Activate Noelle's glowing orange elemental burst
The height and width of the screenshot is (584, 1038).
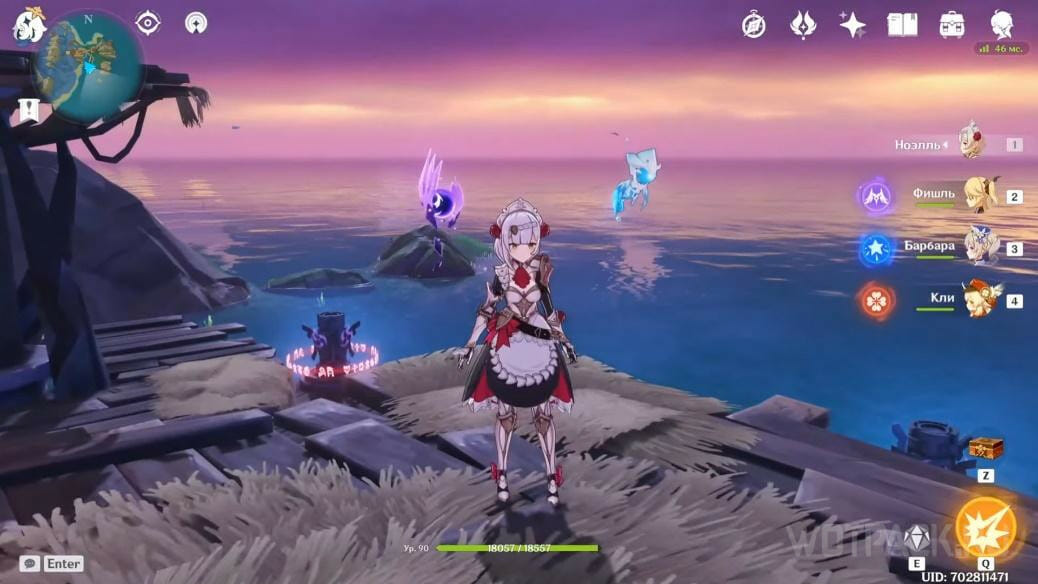coord(985,527)
